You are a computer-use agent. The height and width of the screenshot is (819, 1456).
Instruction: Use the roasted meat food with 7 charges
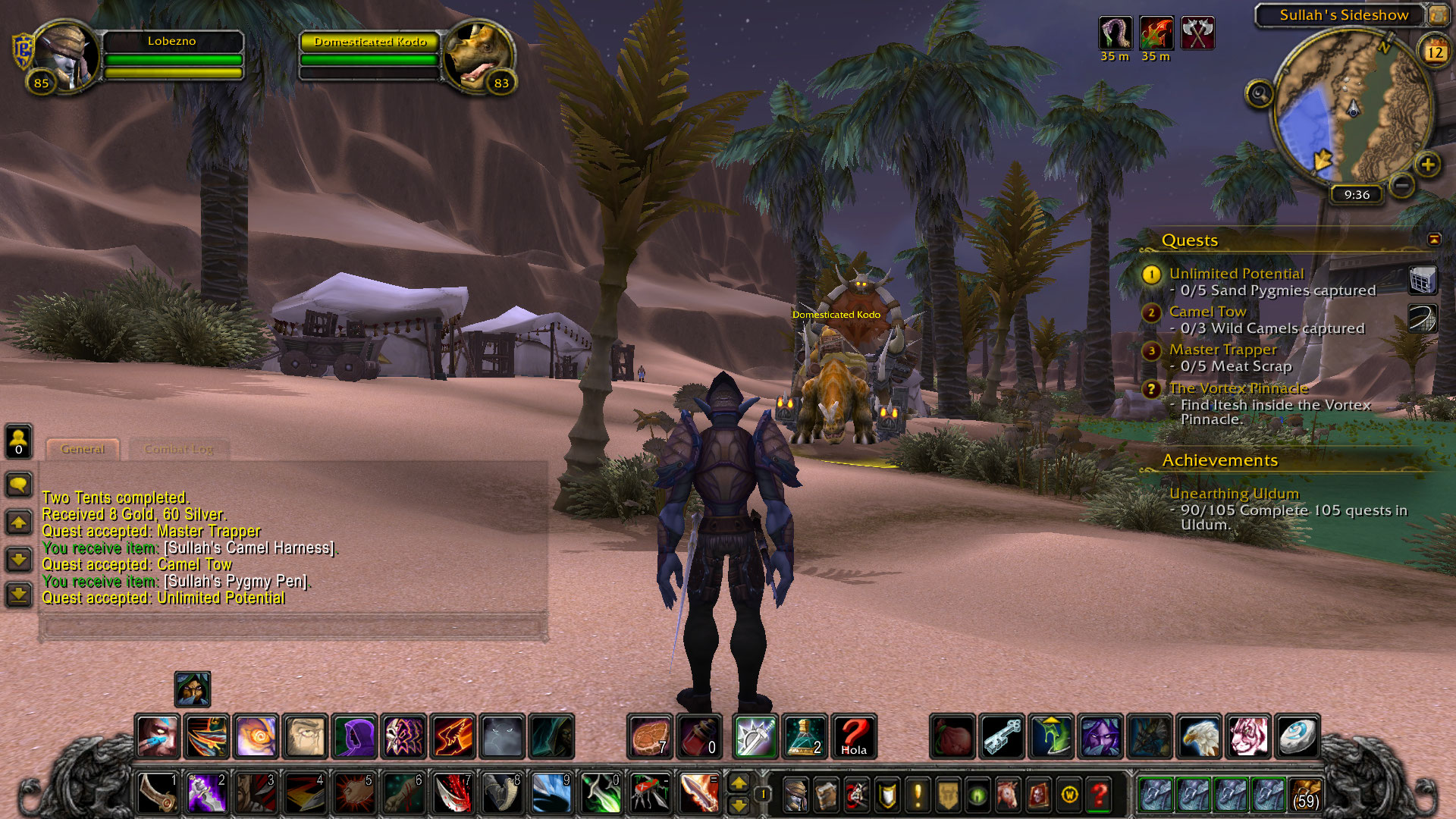tap(650, 736)
